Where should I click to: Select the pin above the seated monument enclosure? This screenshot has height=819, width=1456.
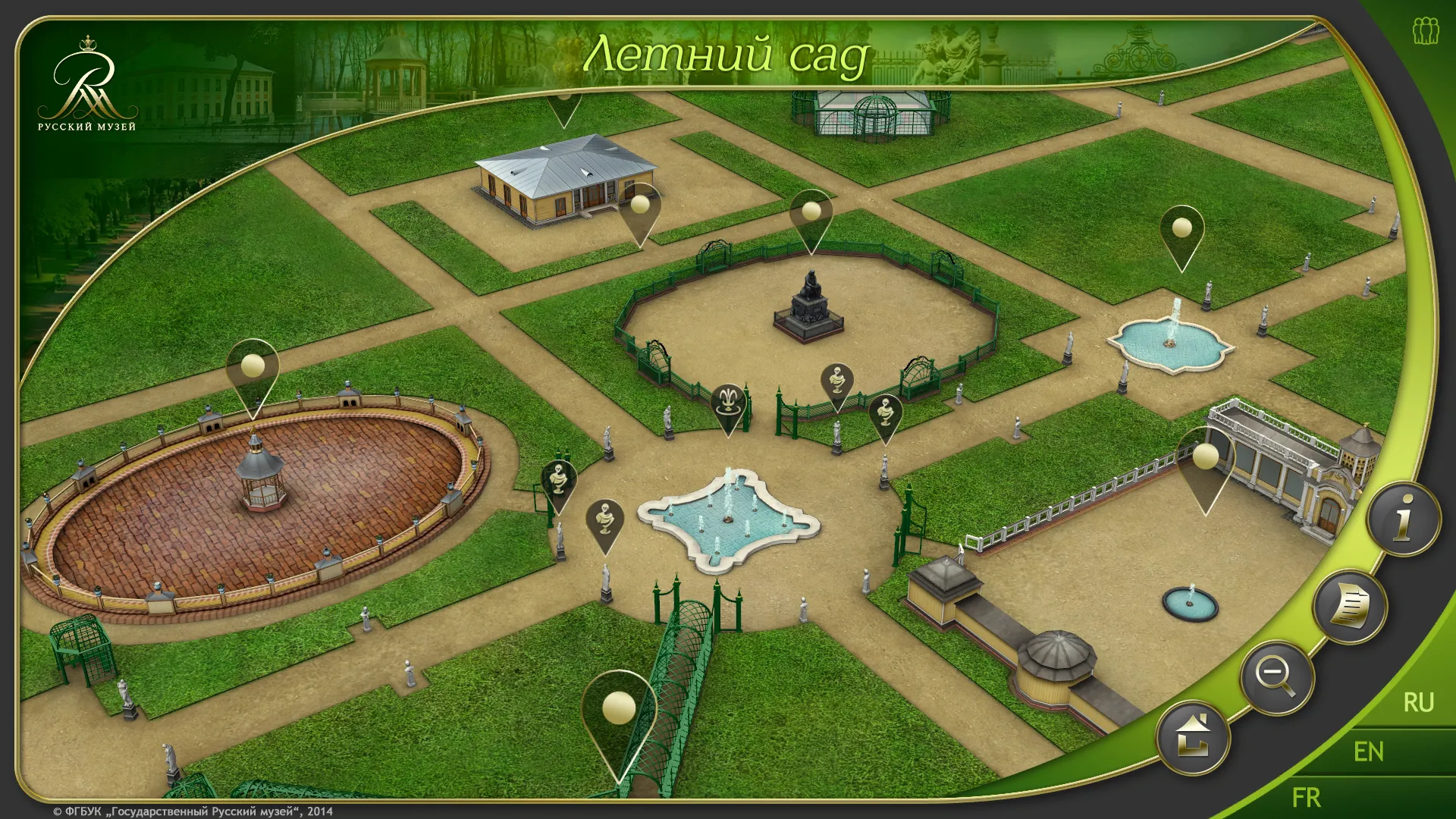pos(811,212)
